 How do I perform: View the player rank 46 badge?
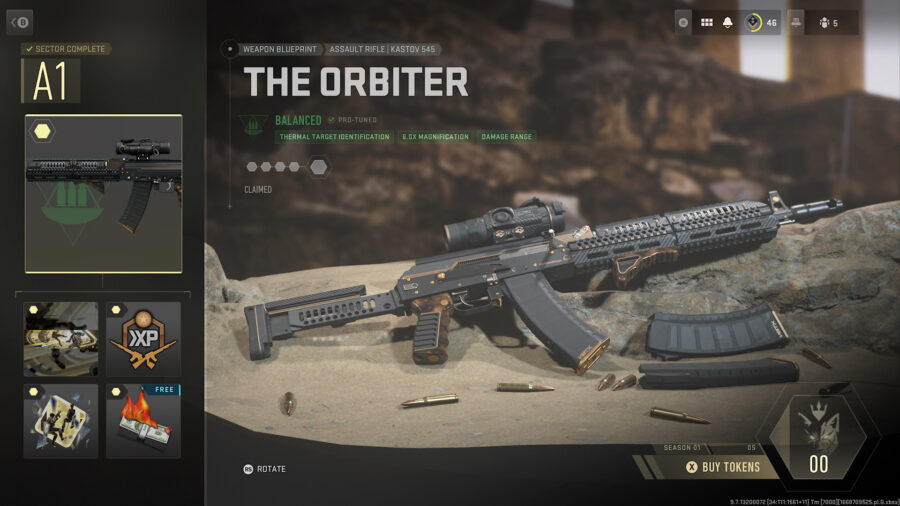pyautogui.click(x=760, y=22)
